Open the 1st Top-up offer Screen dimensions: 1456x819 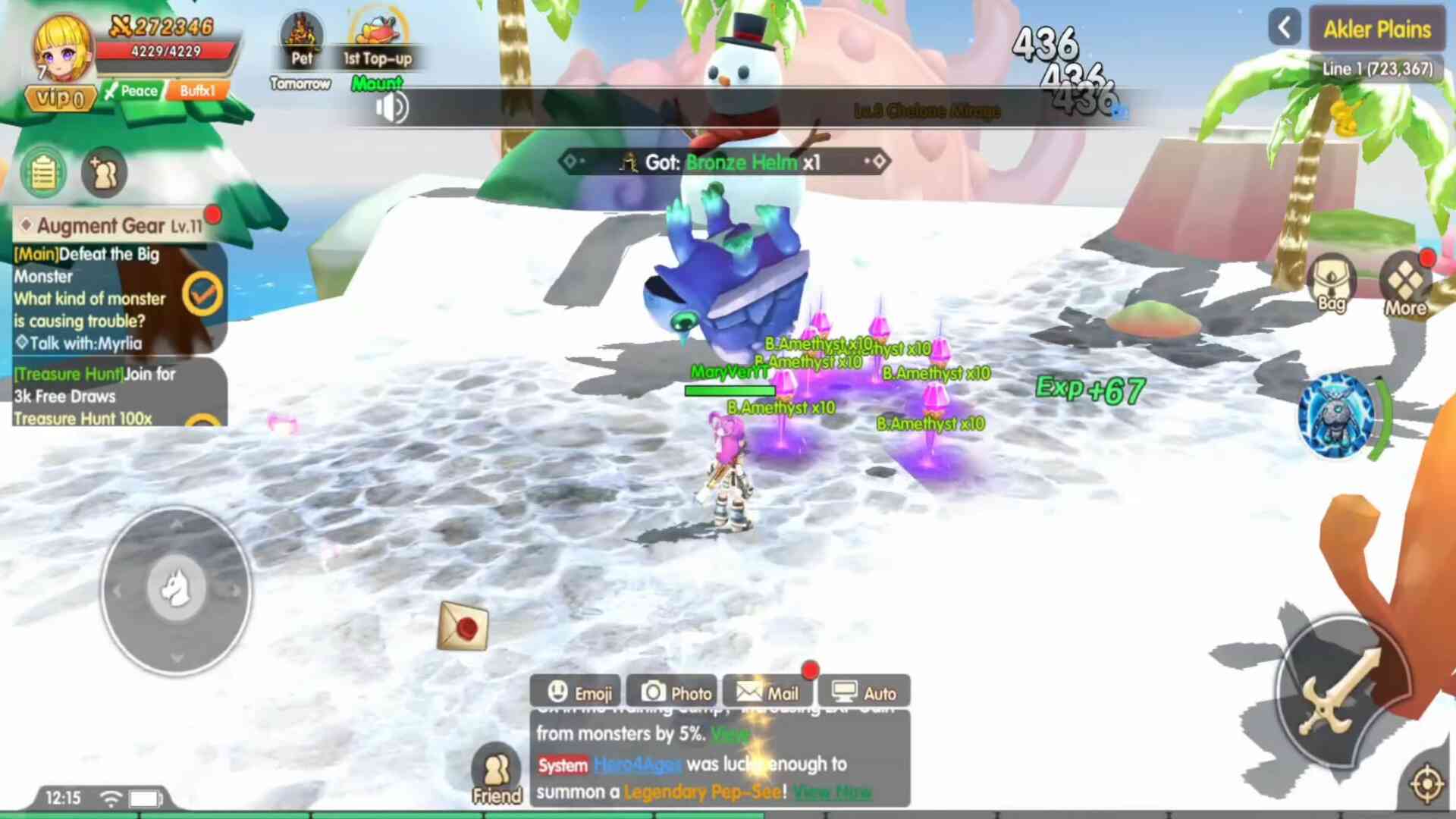(x=378, y=42)
